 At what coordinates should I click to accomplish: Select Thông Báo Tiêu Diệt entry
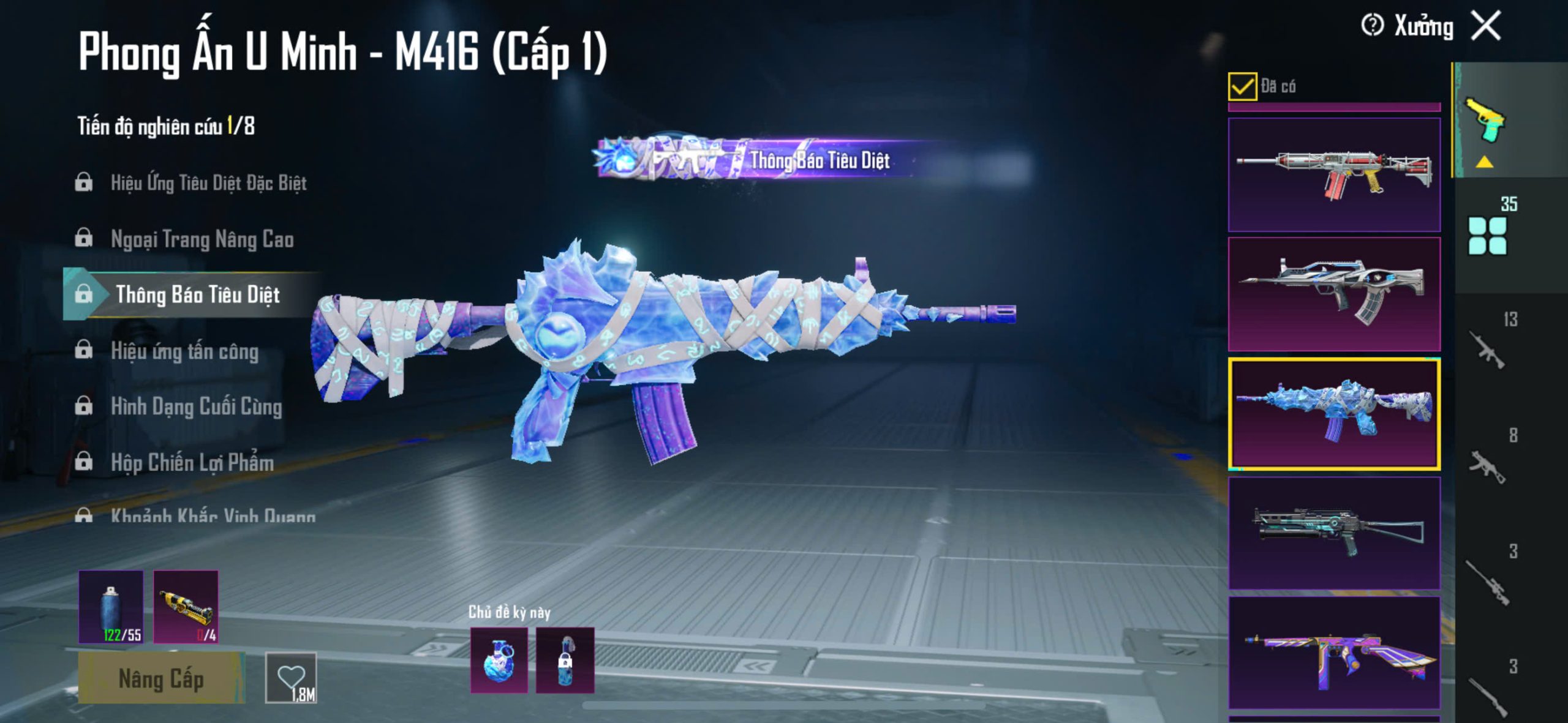click(197, 294)
